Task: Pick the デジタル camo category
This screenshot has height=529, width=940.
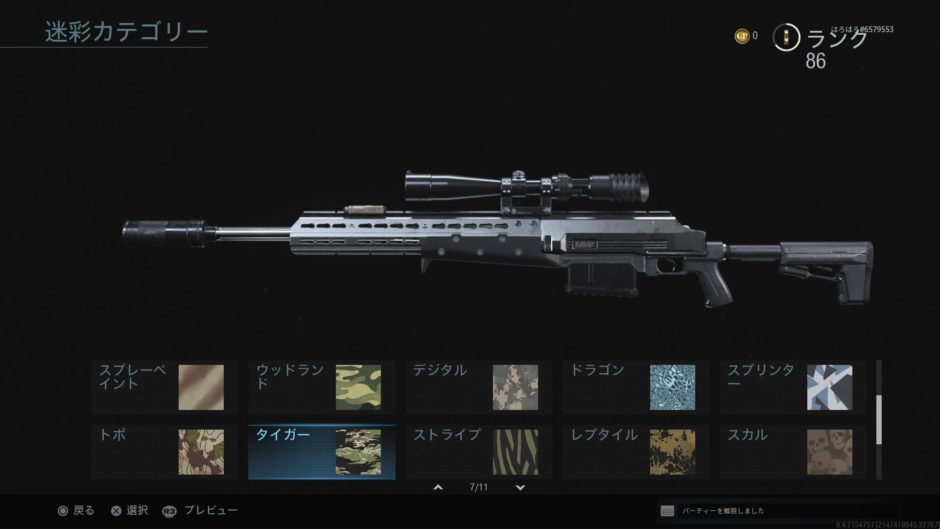Action: click(x=479, y=387)
